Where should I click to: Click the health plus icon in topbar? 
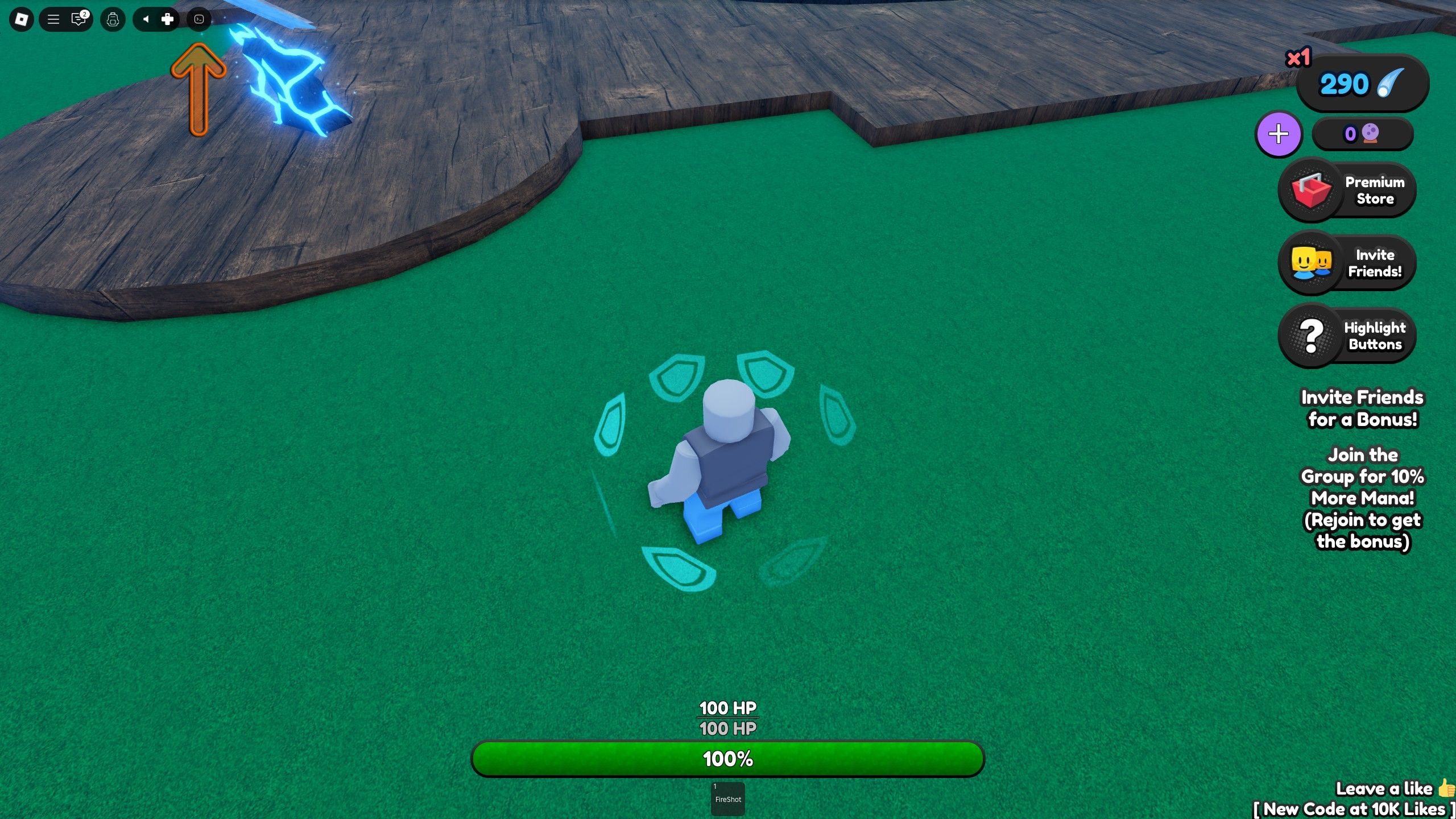click(x=167, y=19)
